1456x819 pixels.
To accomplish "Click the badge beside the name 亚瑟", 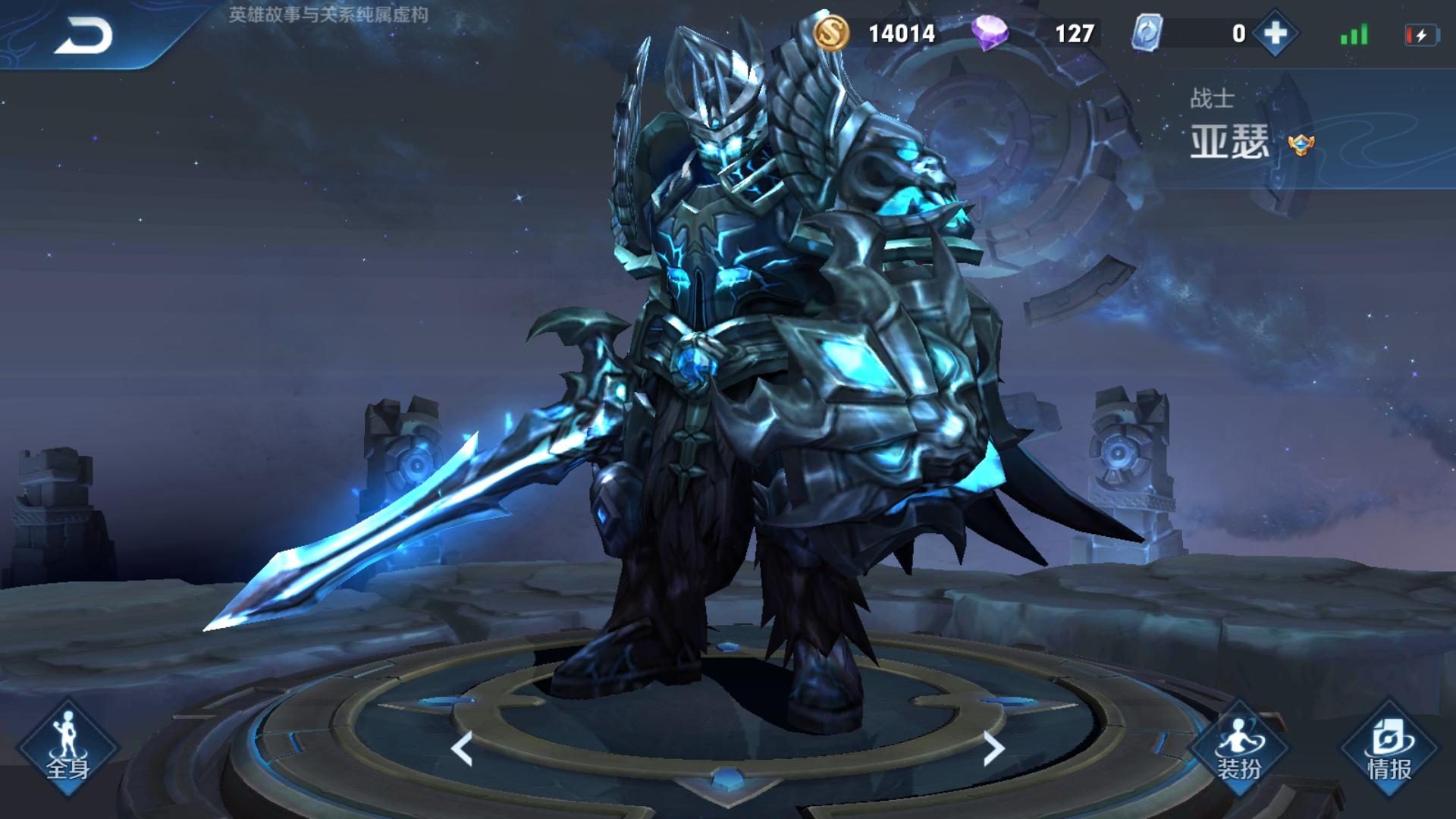I will point(1301,144).
